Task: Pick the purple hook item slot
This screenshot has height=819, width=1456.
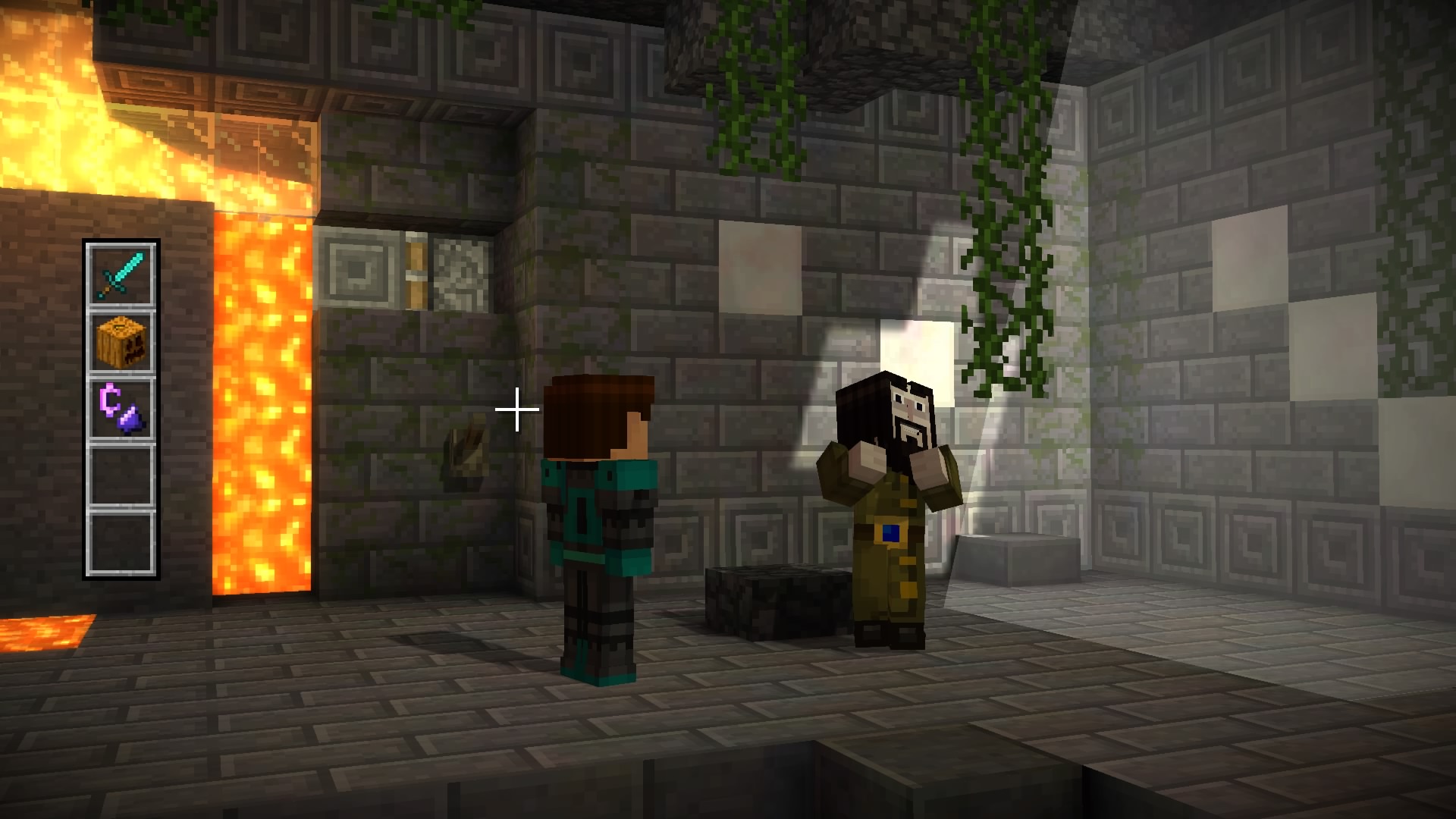Action: tap(121, 409)
